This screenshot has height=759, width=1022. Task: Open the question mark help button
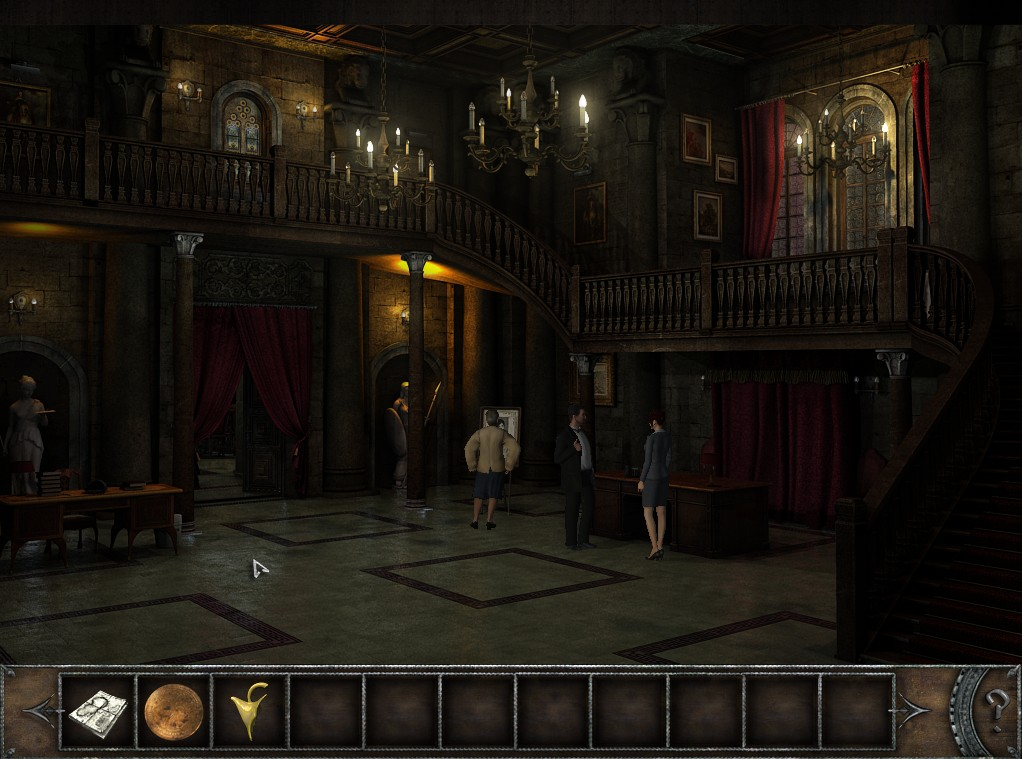pyautogui.click(x=993, y=710)
